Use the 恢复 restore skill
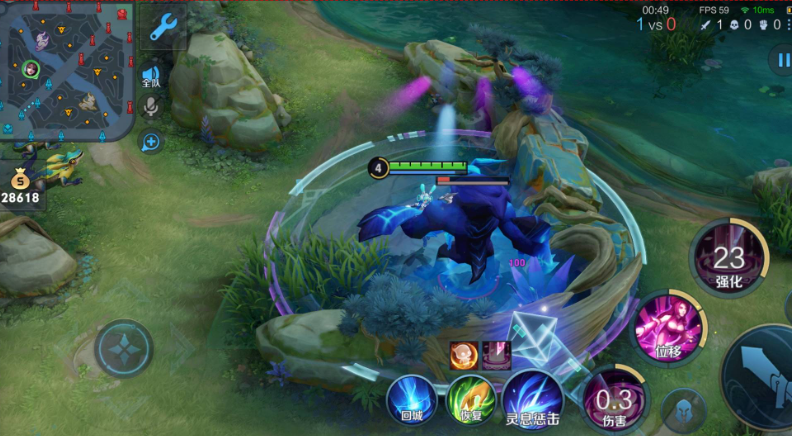This screenshot has width=792, height=436. pyautogui.click(x=471, y=398)
